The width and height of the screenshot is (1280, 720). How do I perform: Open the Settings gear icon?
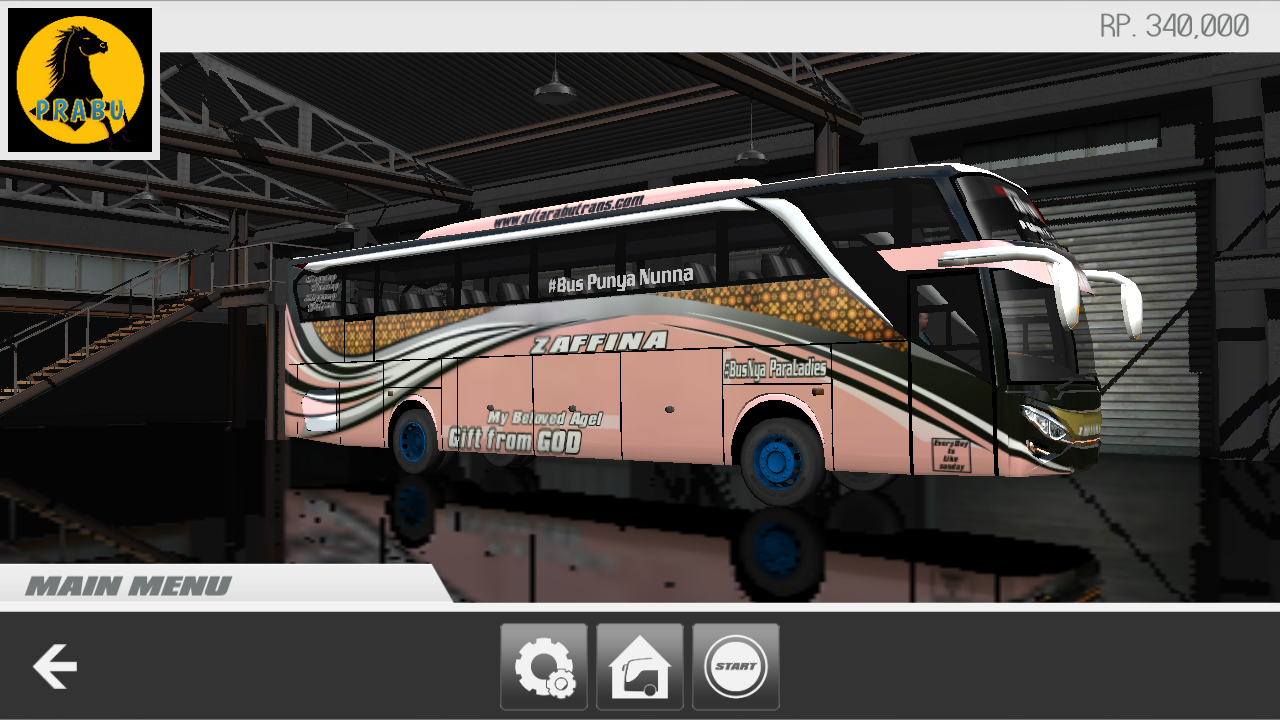pos(543,665)
